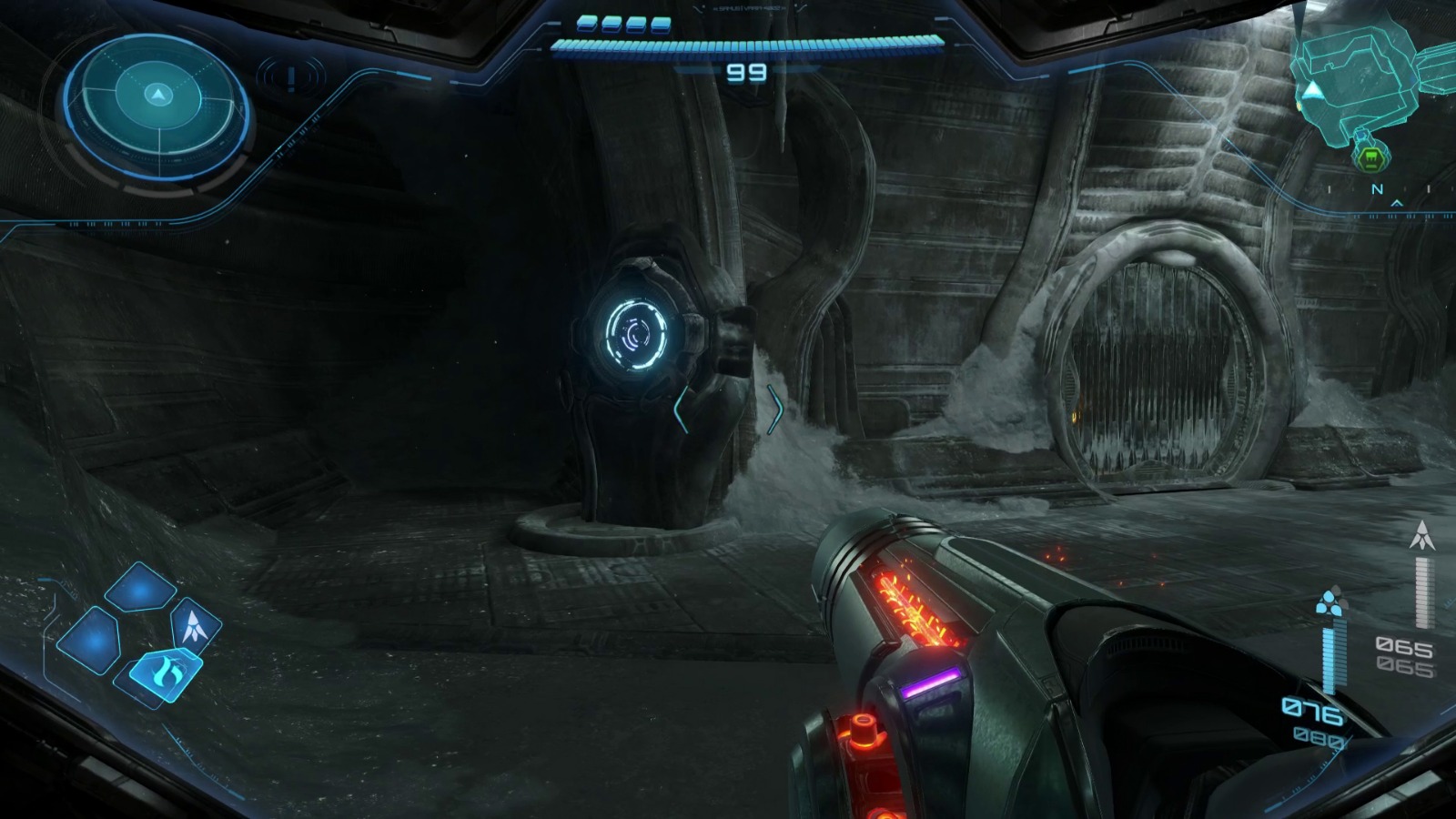Expand the right chevron beside the scan point
The image size is (1456, 819).
coord(778,409)
